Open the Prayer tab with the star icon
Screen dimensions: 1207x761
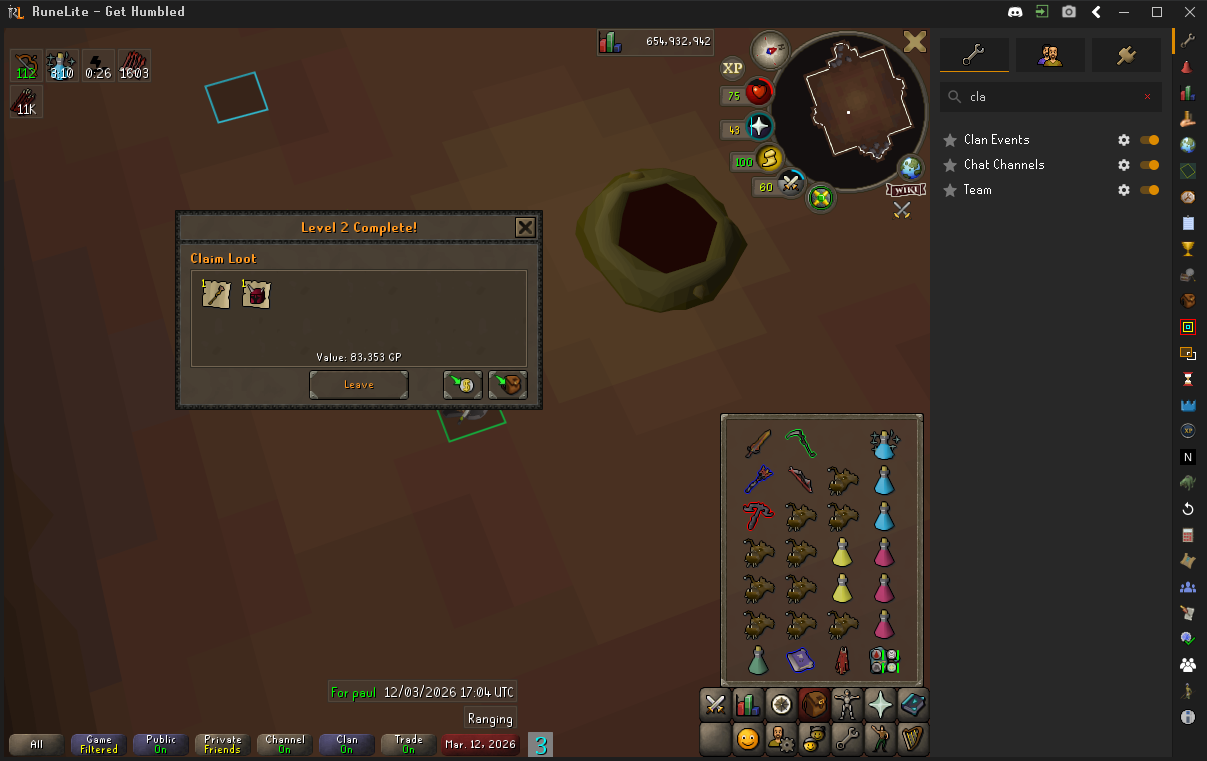(x=881, y=704)
